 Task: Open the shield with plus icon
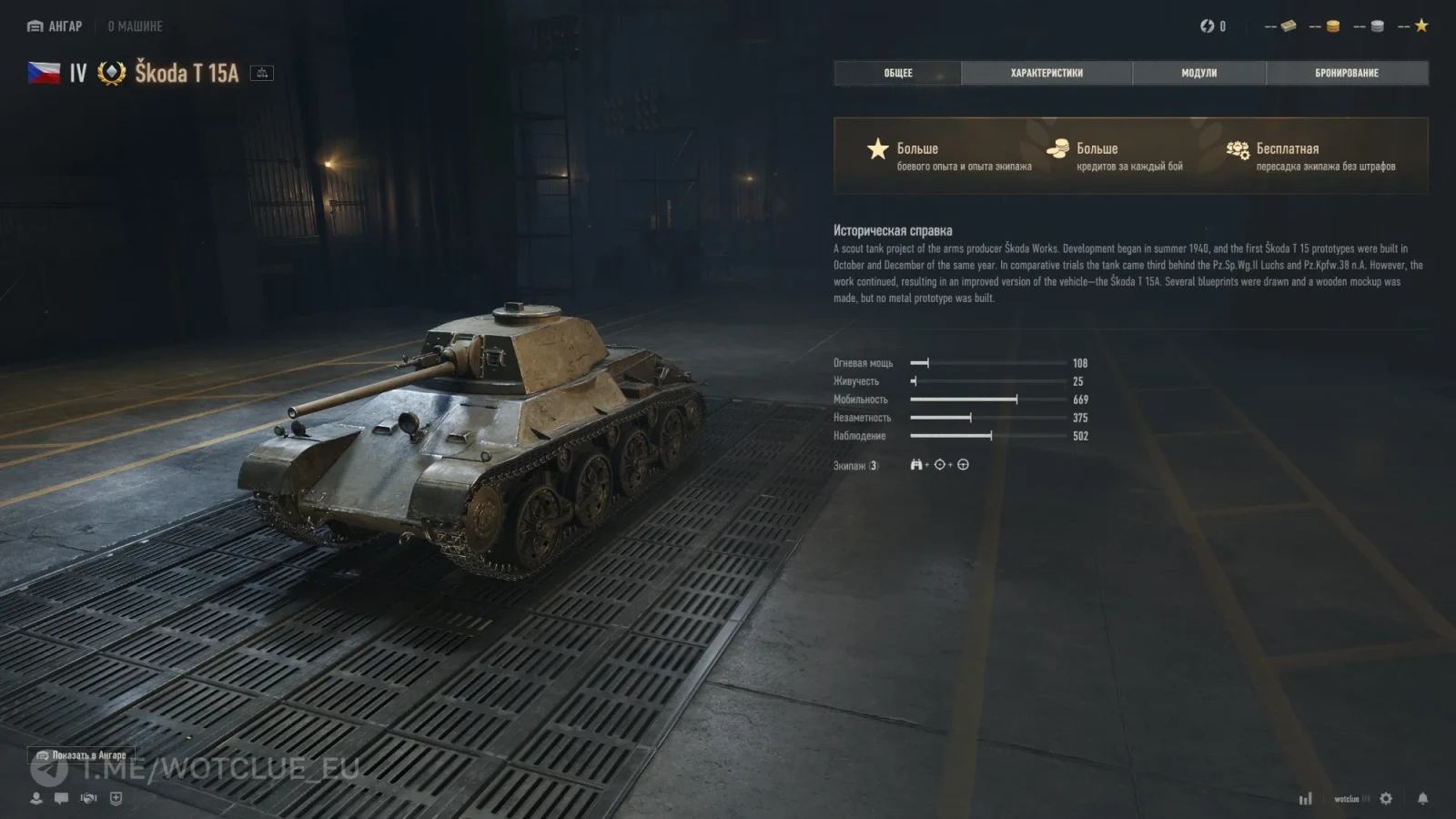[x=116, y=798]
